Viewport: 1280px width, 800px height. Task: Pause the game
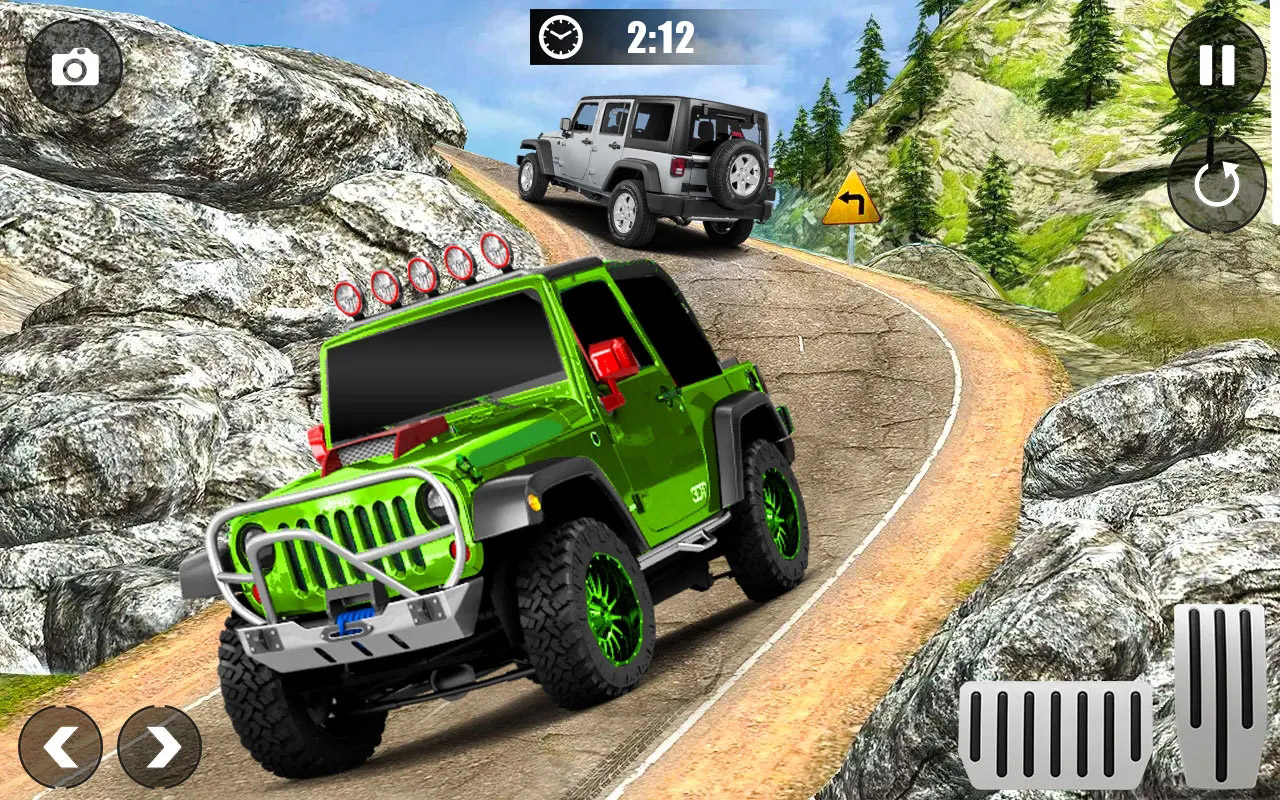(x=1216, y=65)
